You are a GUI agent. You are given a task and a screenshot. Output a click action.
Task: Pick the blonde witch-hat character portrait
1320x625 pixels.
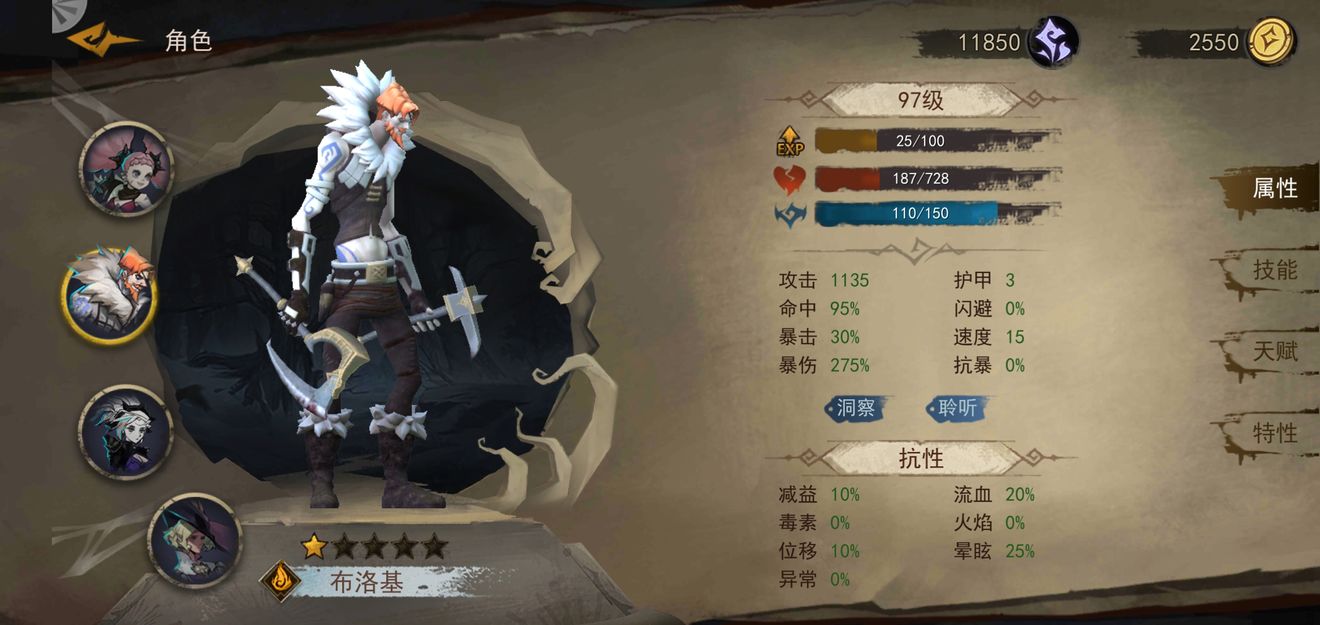pos(194,540)
